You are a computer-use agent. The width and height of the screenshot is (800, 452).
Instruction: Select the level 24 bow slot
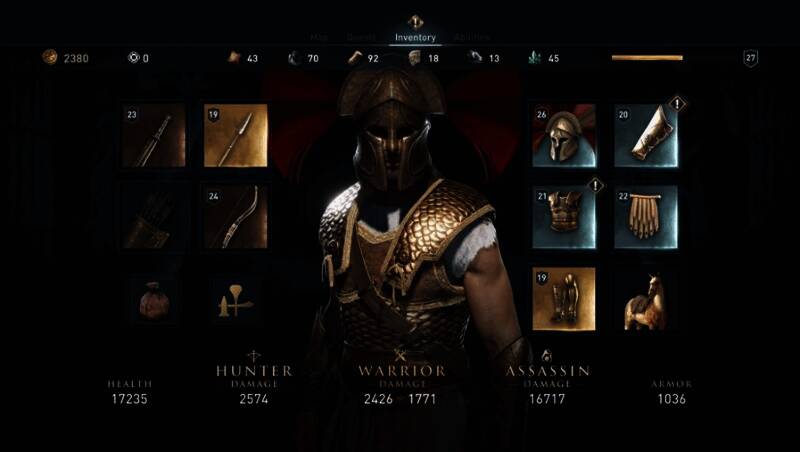click(236, 217)
